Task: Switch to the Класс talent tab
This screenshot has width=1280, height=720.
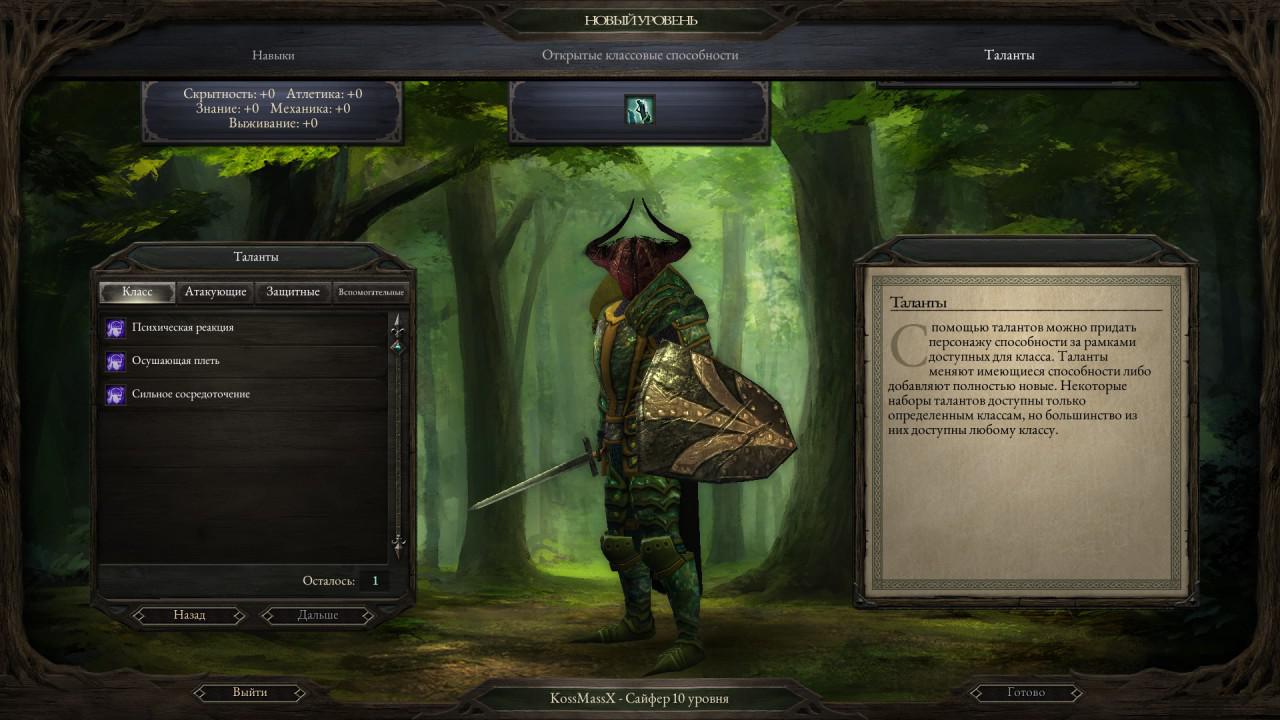Action: coord(137,292)
